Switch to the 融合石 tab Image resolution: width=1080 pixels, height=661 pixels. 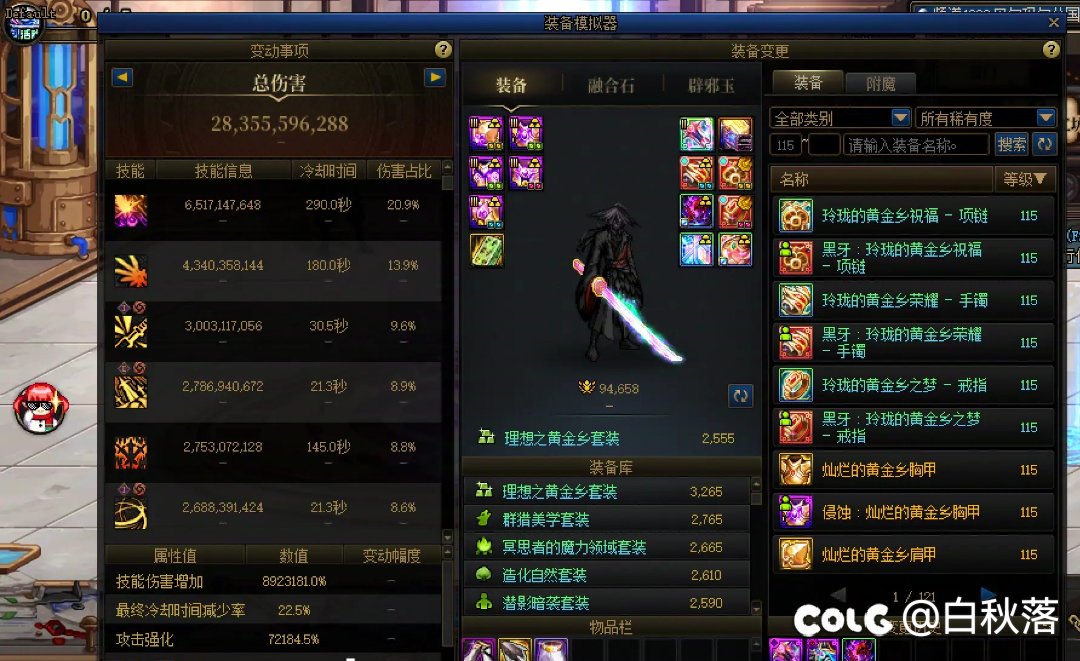(x=610, y=86)
